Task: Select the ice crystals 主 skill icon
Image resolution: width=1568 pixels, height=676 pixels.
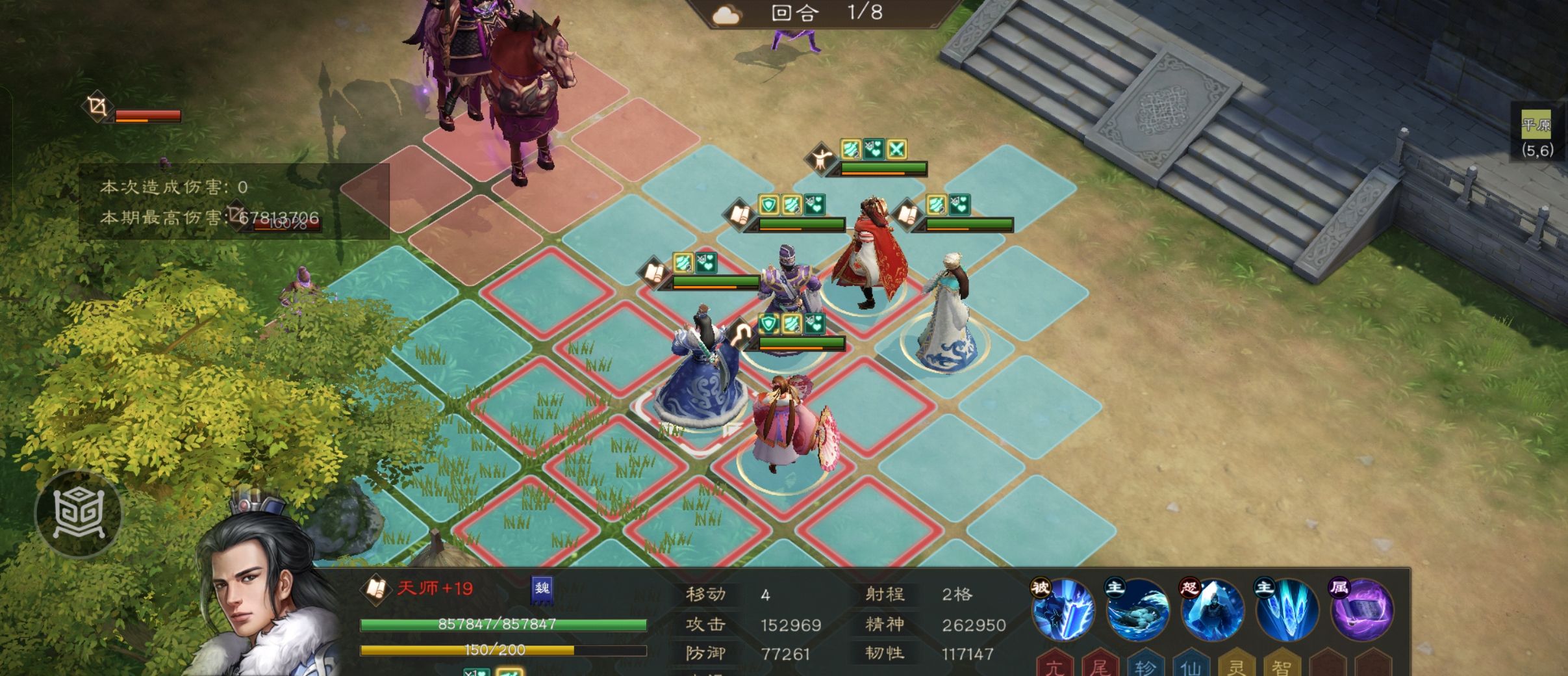Action: click(1287, 612)
